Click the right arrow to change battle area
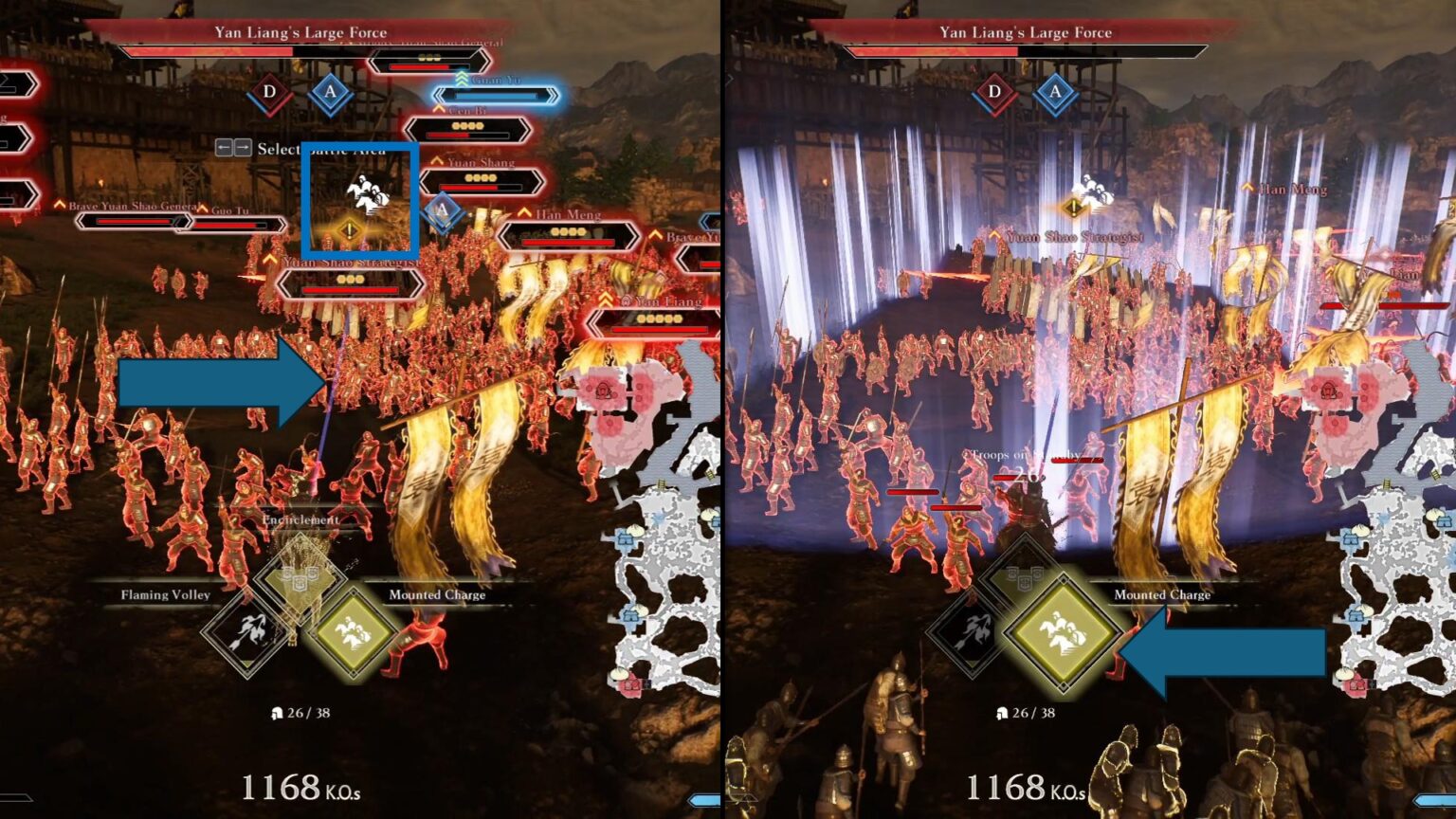The image size is (1456, 819). coord(244,149)
